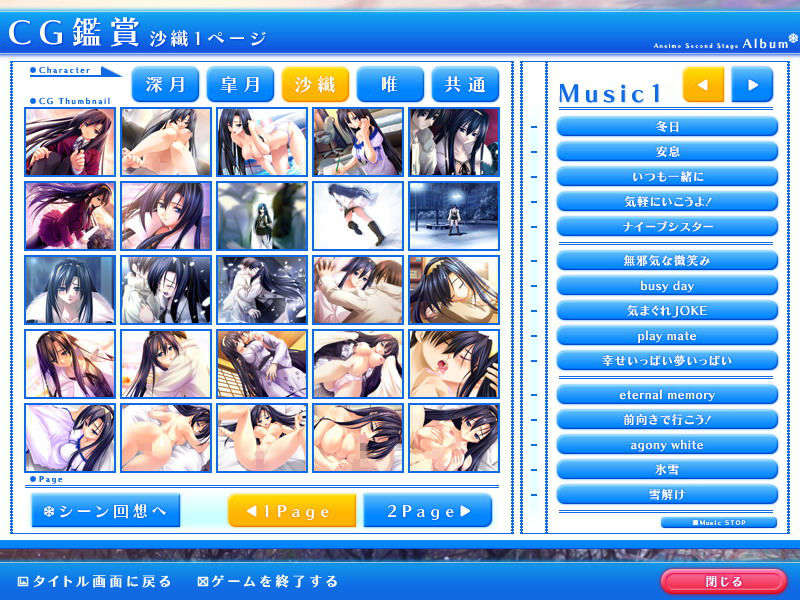Open the 共通 character tab
This screenshot has height=600, width=800.
(x=465, y=84)
